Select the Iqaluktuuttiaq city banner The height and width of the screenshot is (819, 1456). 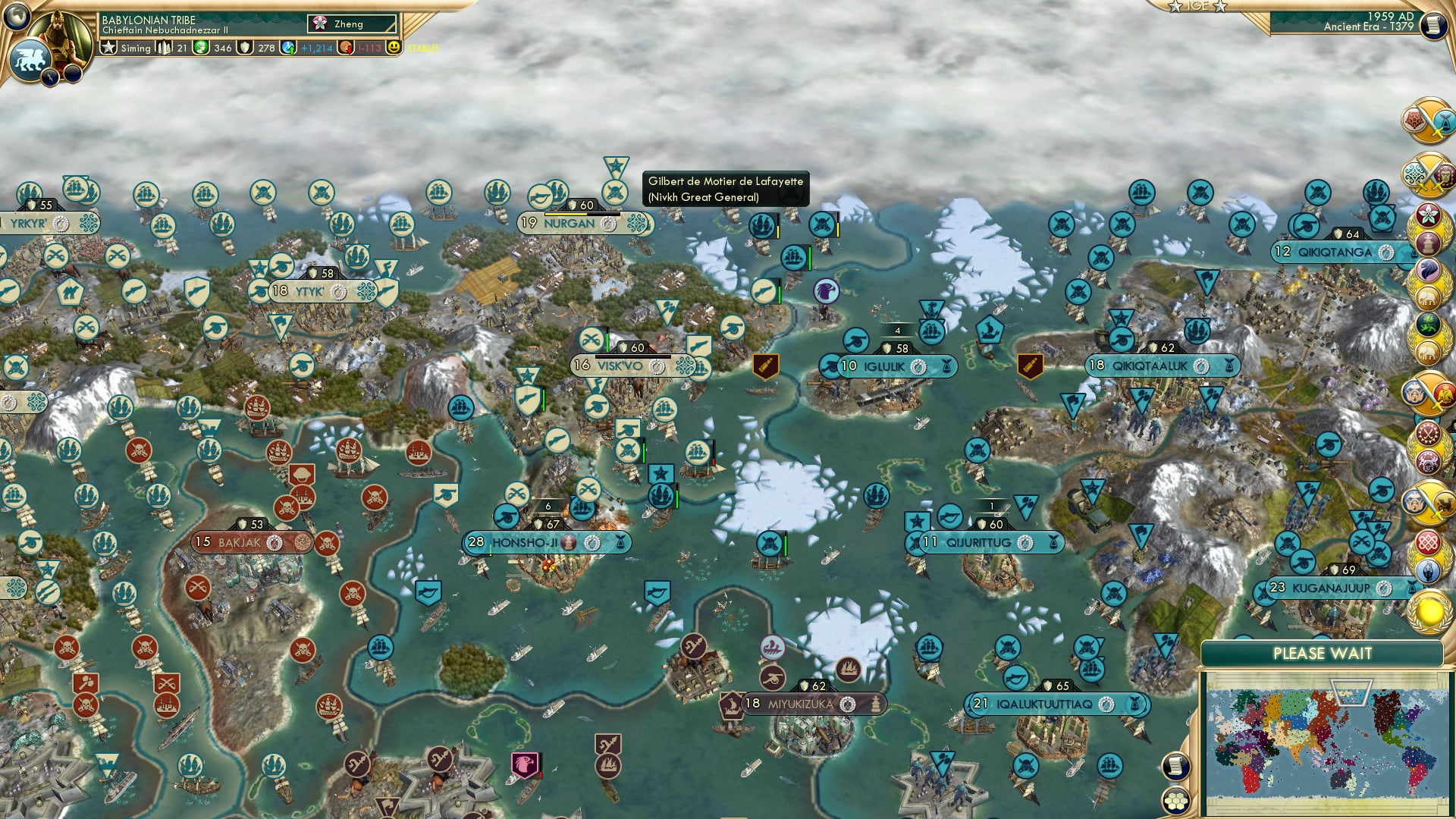(1044, 704)
